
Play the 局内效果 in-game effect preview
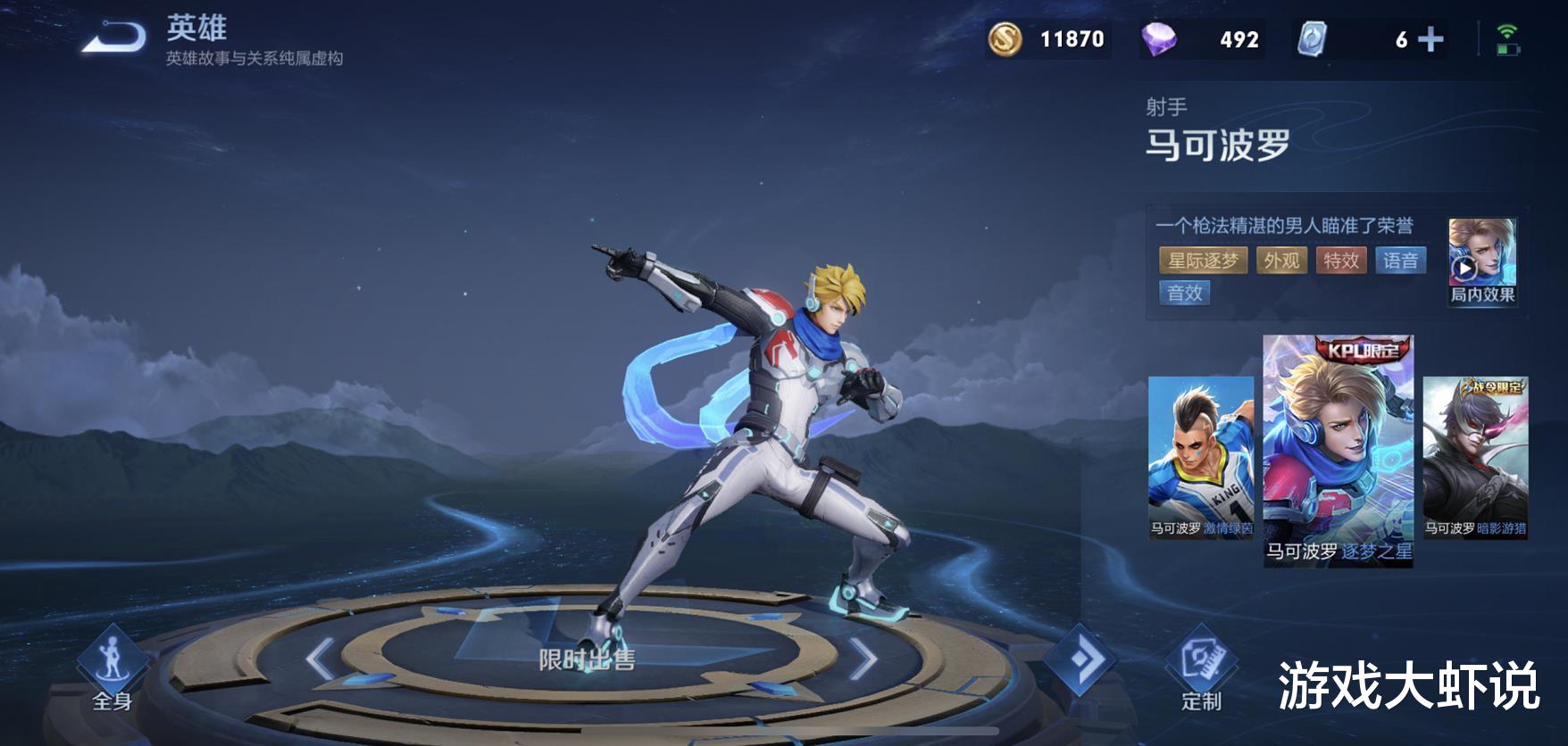click(x=1481, y=262)
